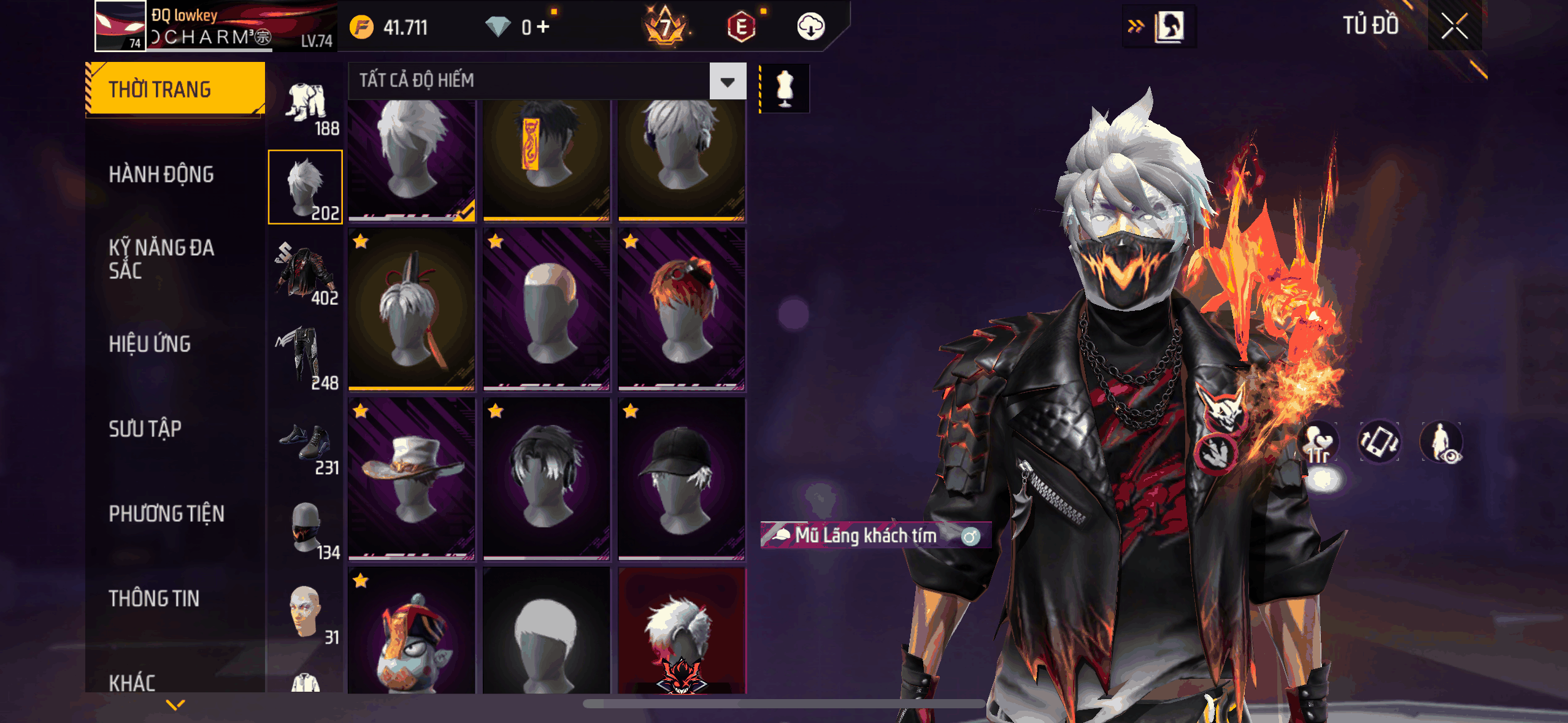This screenshot has height=723, width=1568.
Task: Choose the shoes subcategory
Action: click(x=306, y=443)
